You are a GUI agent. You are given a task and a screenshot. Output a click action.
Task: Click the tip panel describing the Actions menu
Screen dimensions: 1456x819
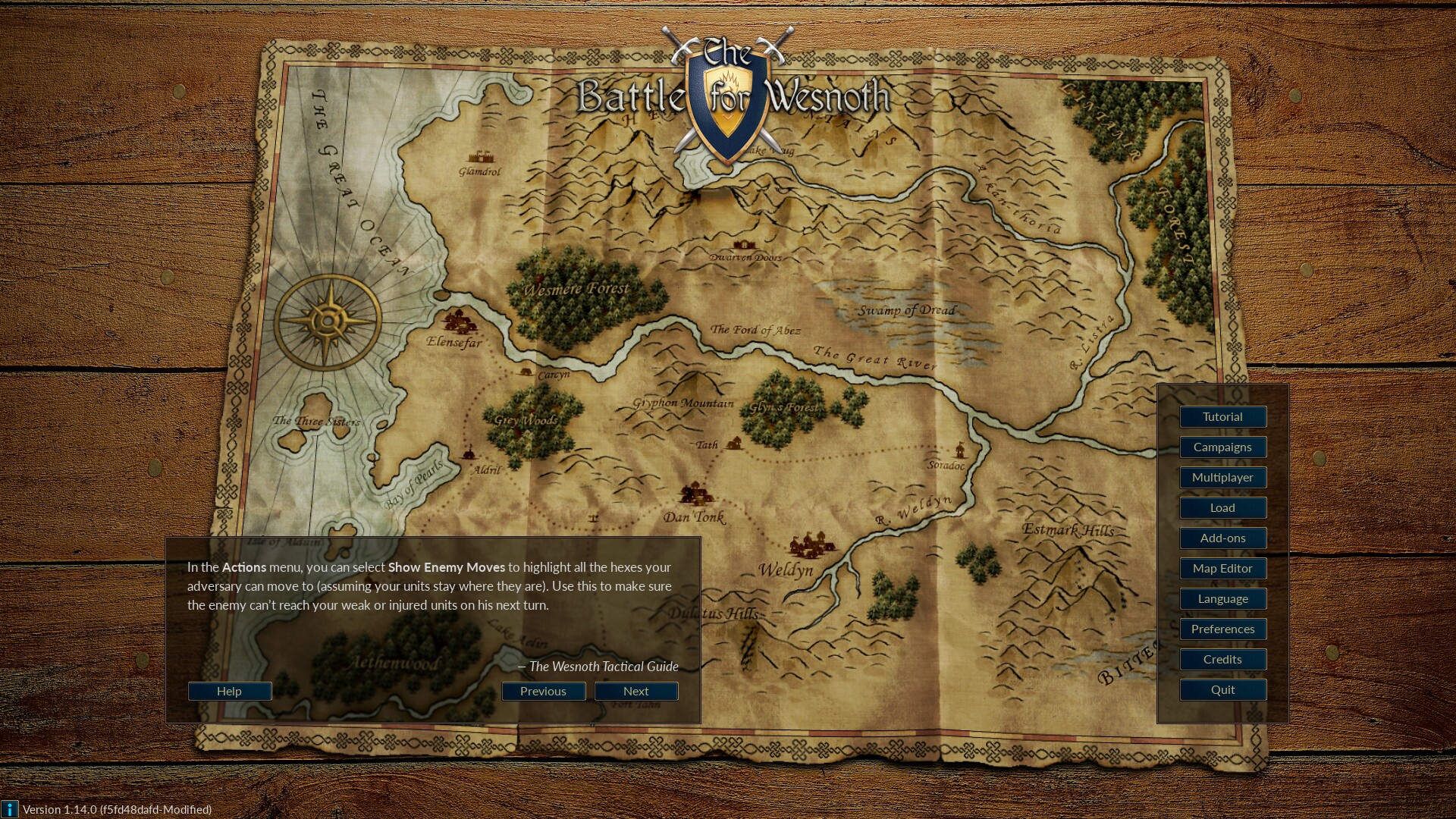[432, 585]
